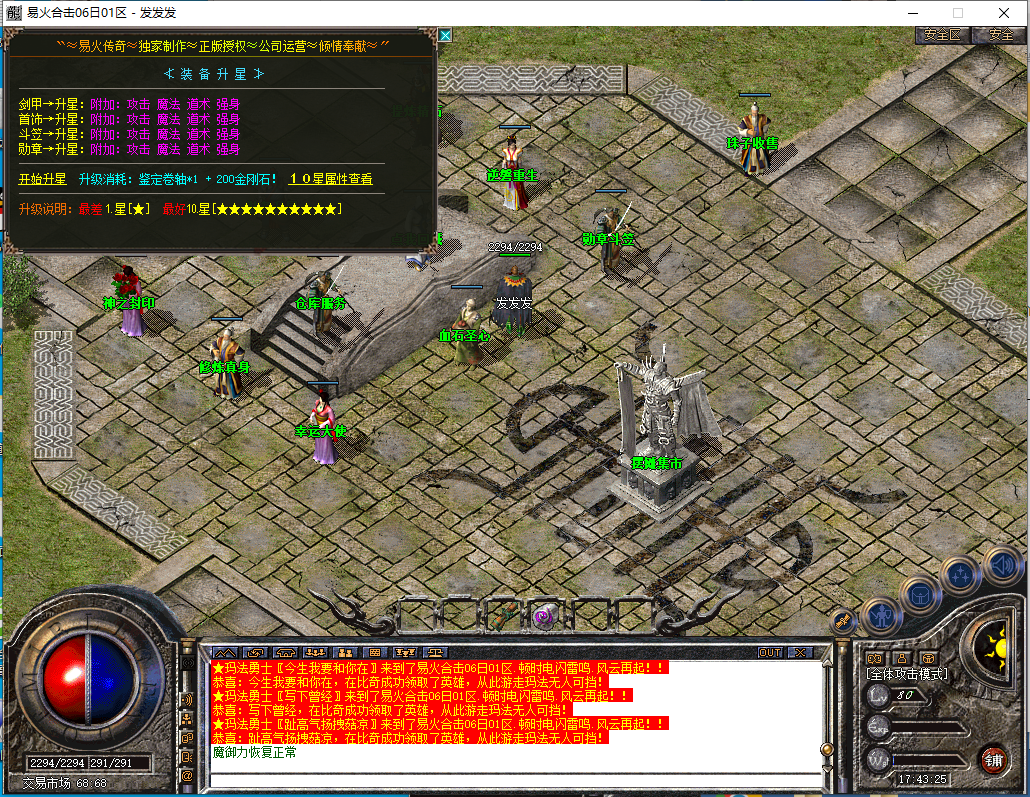Open the bag inventory round button
1030x797 pixels.
(920, 594)
